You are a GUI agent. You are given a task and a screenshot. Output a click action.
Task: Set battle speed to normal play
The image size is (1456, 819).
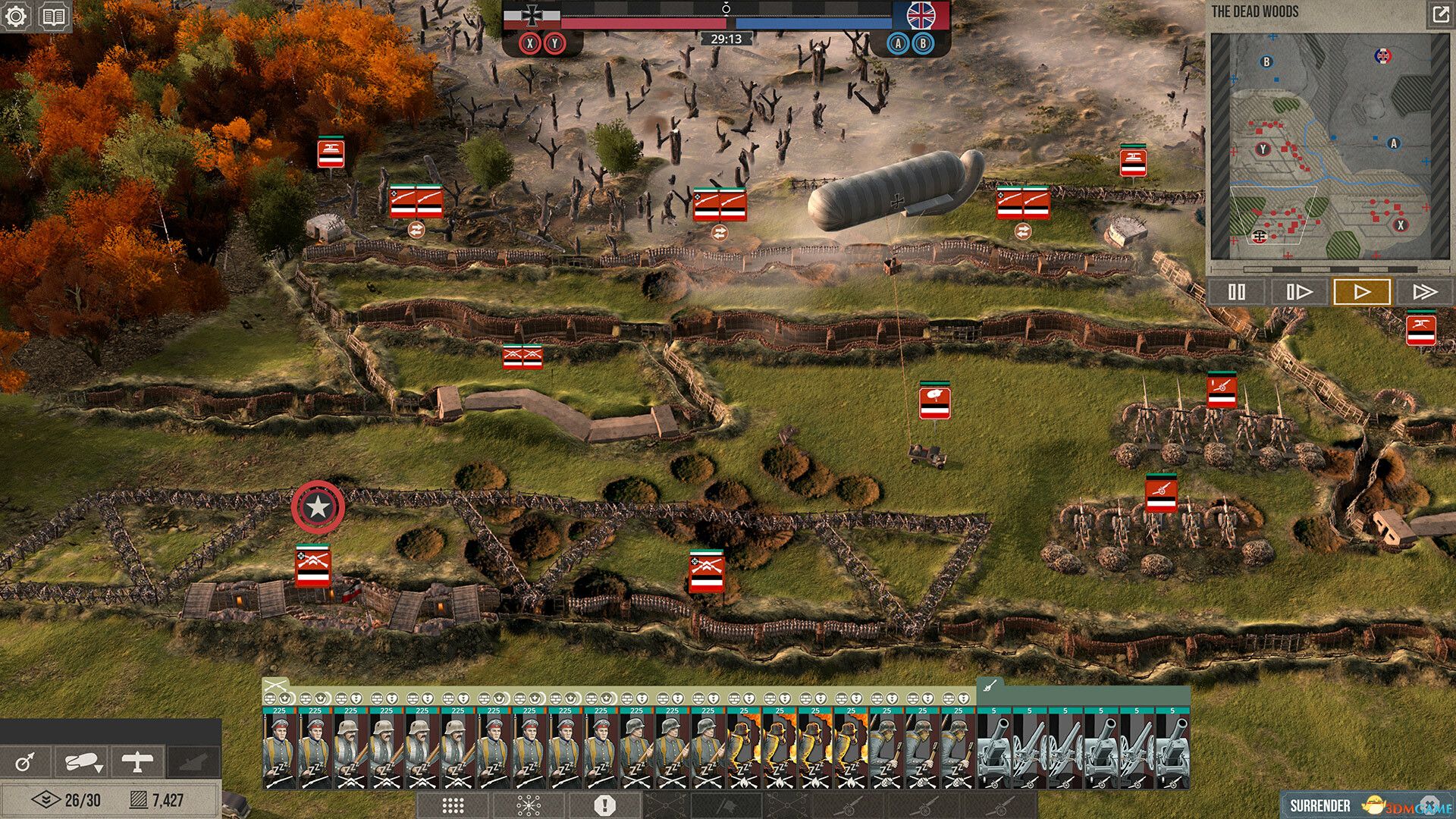pyautogui.click(x=1362, y=292)
